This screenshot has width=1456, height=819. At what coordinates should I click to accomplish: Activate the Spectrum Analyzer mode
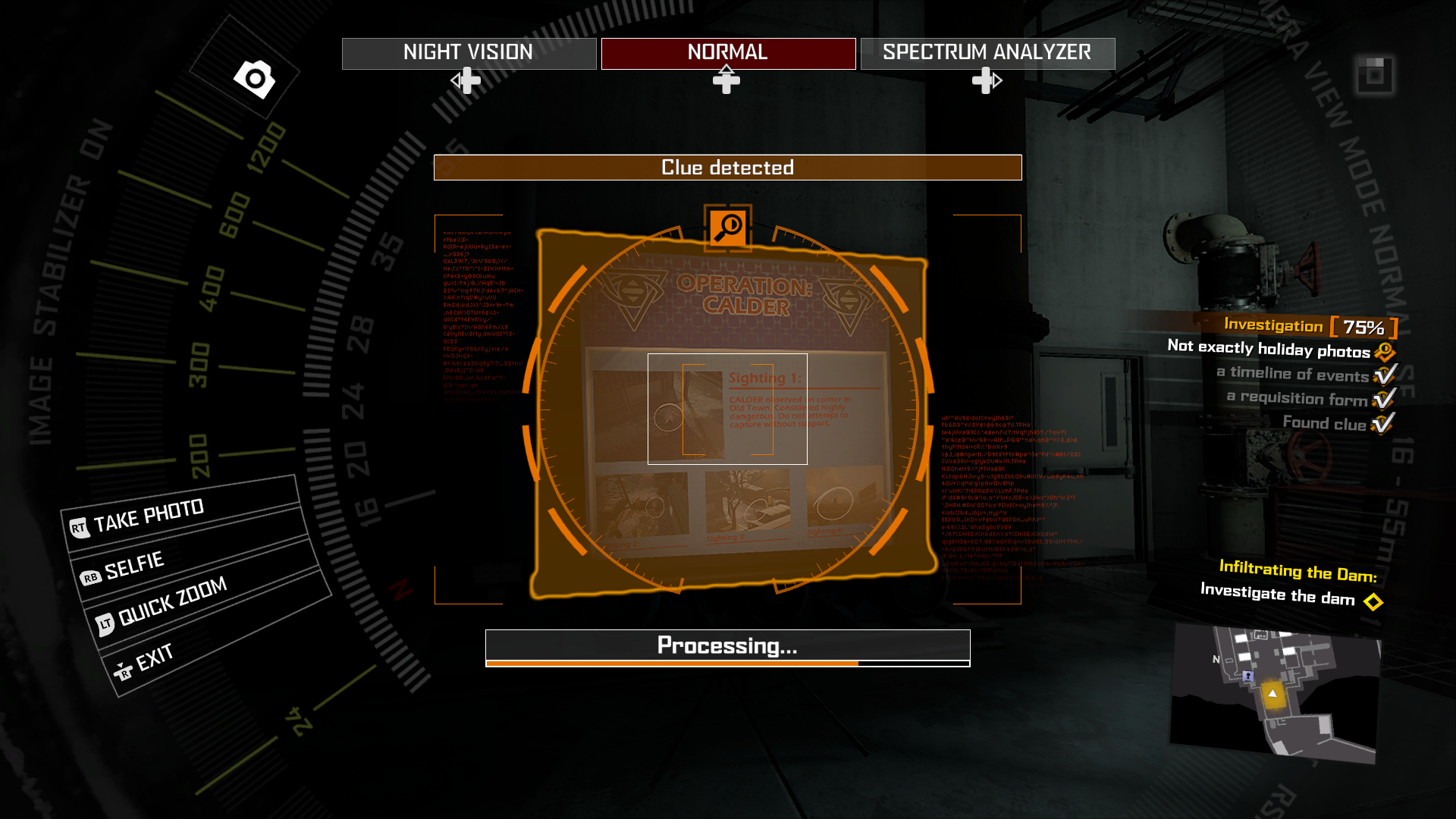(987, 53)
